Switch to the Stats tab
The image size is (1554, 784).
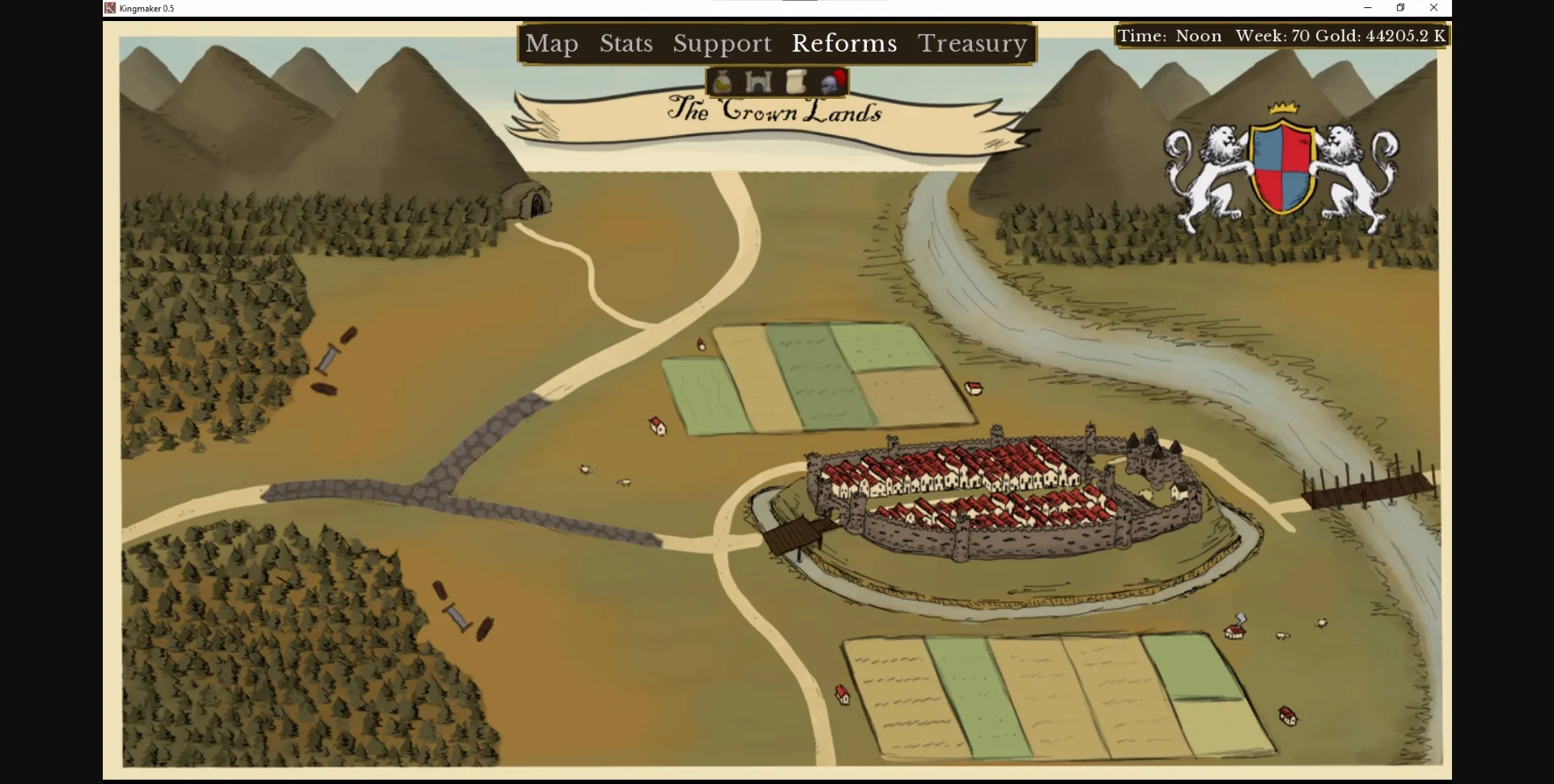click(x=626, y=44)
